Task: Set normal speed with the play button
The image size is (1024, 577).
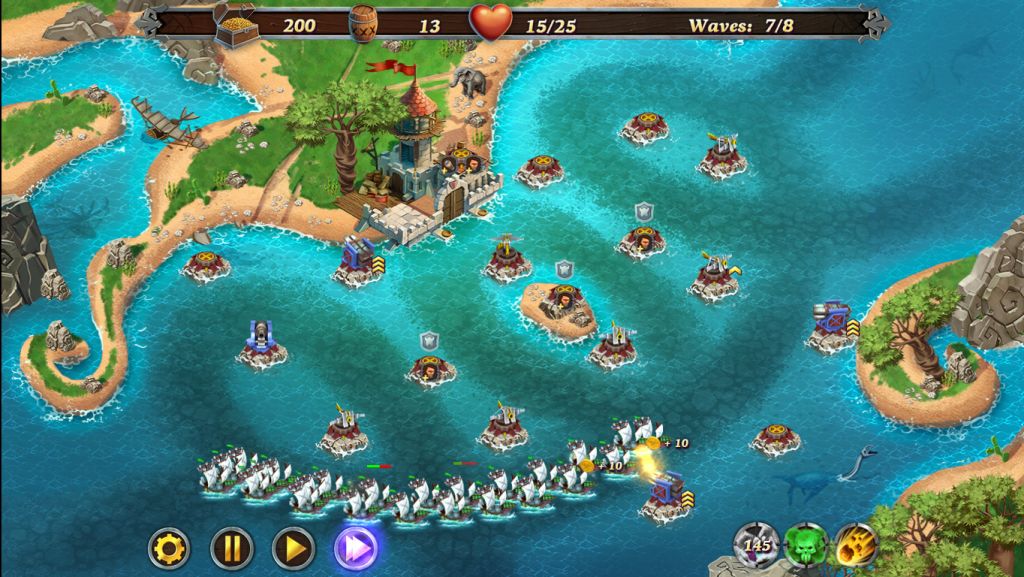Action: coord(293,547)
